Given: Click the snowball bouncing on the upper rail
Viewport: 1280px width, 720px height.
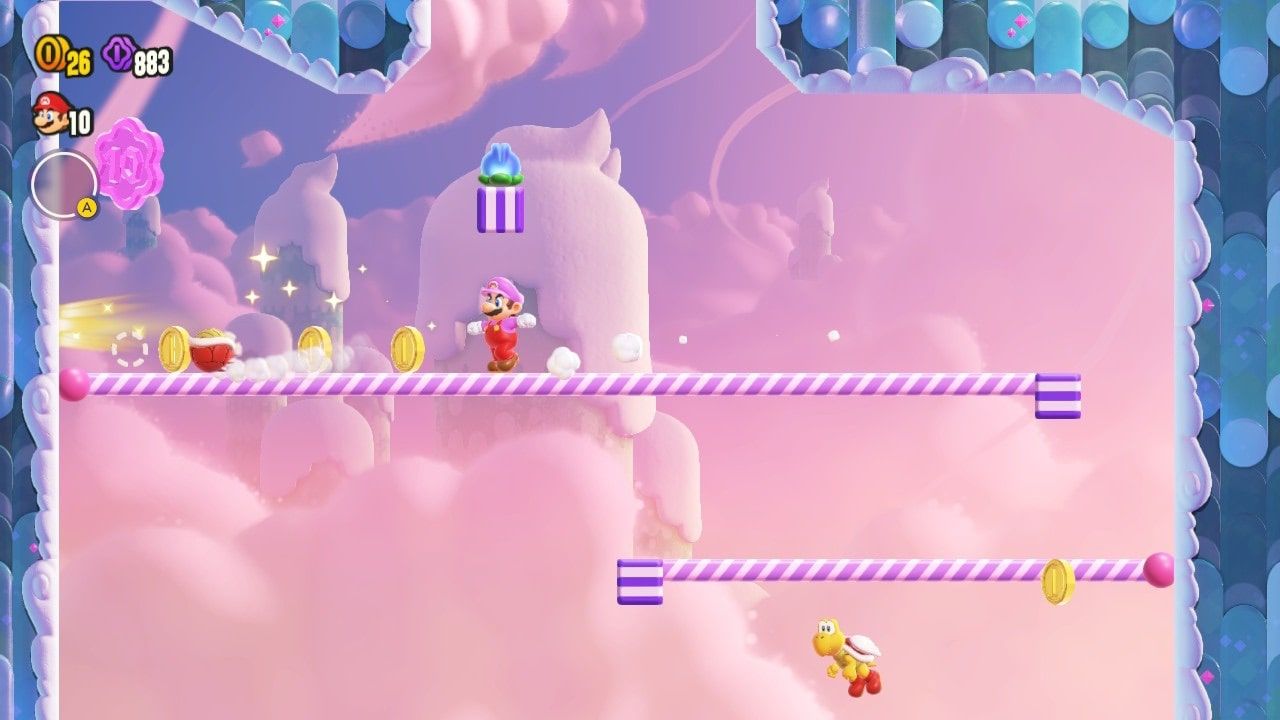Looking at the screenshot, I should point(566,362).
